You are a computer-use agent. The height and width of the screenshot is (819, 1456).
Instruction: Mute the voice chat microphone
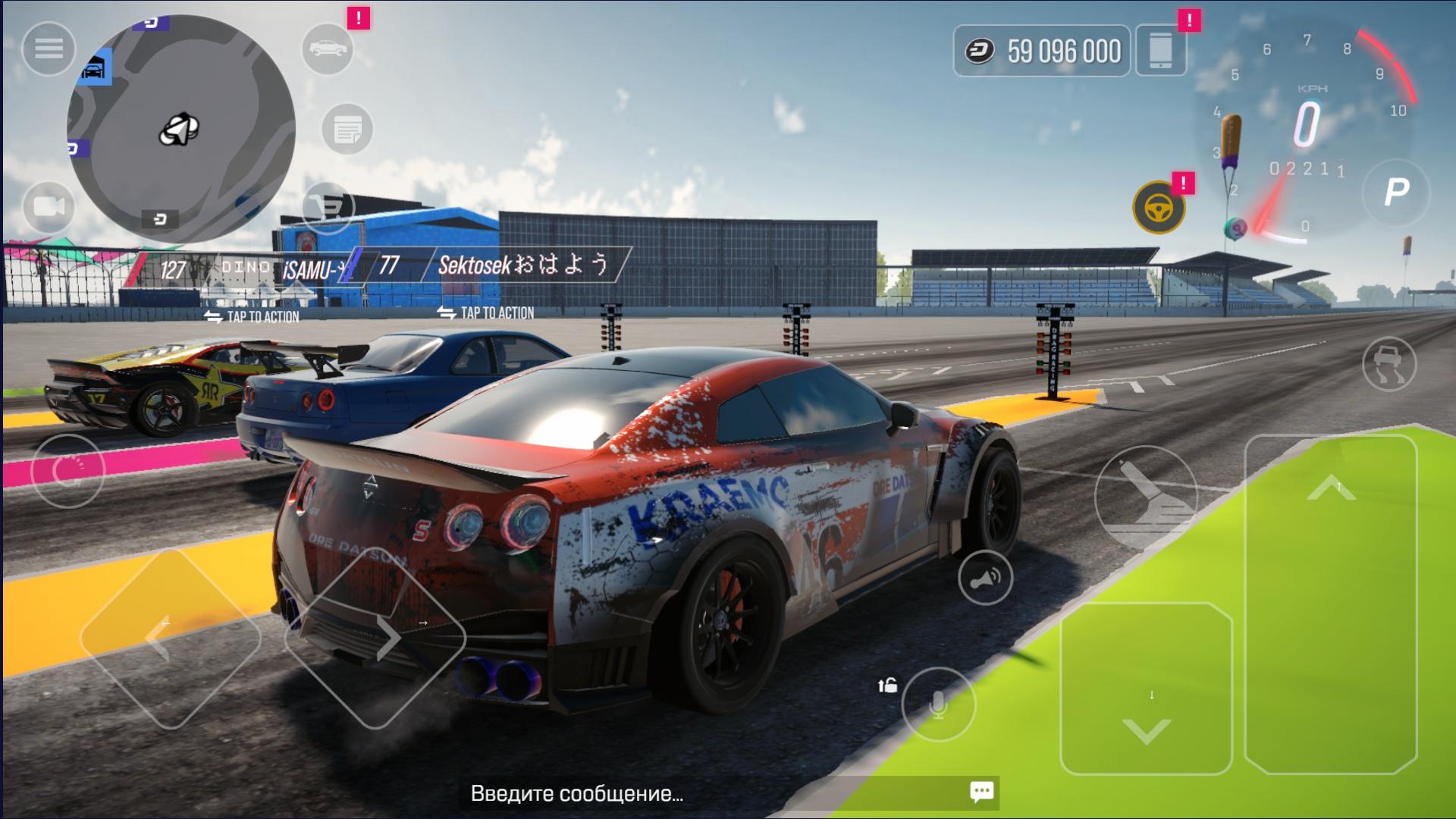tap(938, 704)
